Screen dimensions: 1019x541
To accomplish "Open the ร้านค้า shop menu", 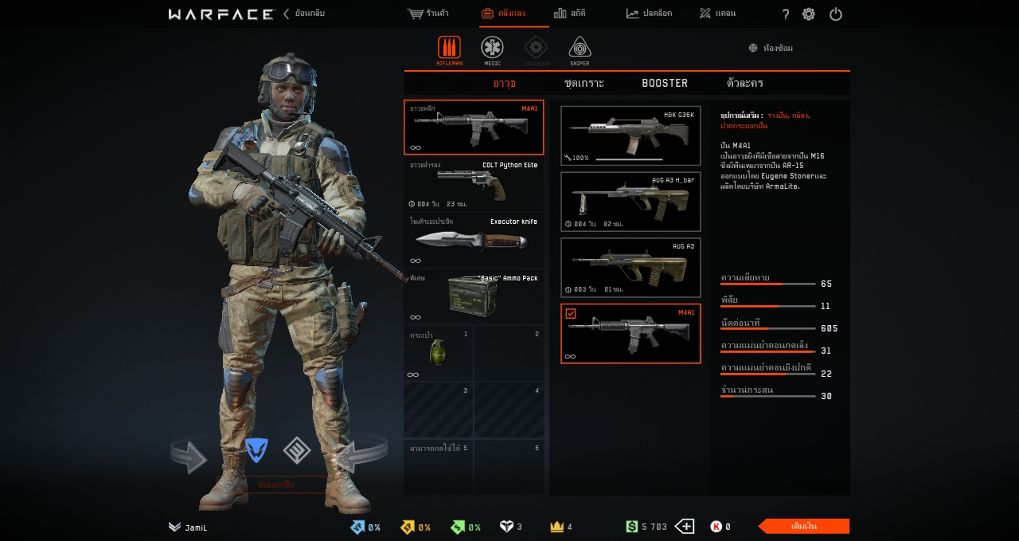I will click(x=430, y=14).
